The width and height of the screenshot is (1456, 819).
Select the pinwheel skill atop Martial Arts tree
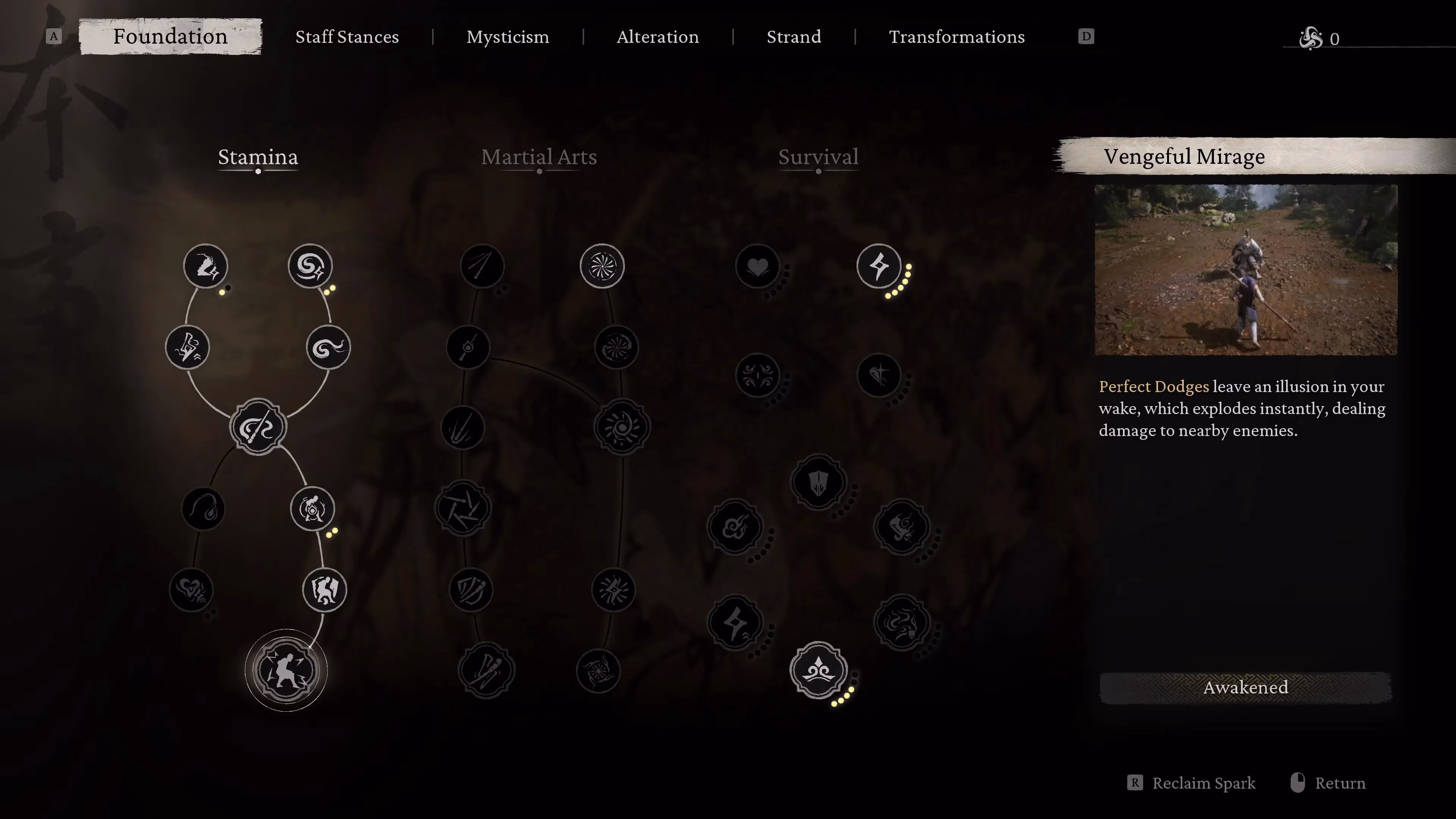601,266
